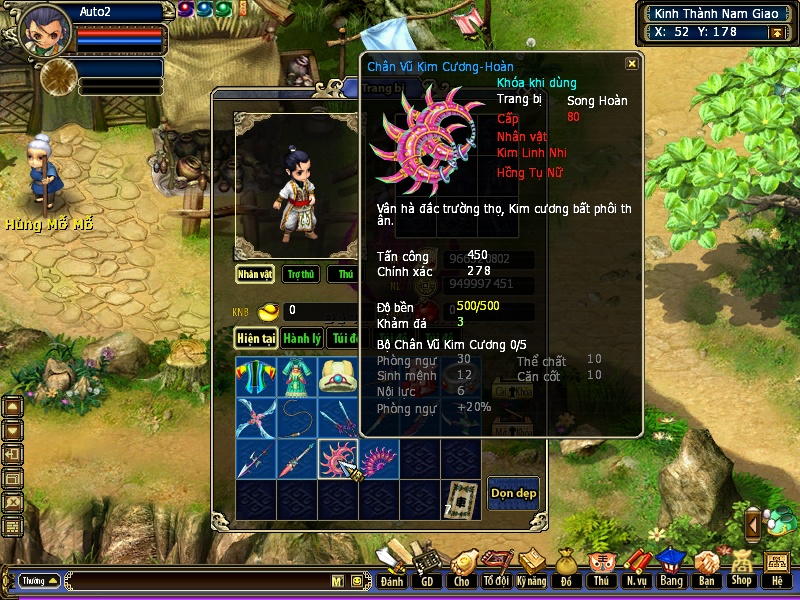Select the rainbow-sleeved robe item slot

[256, 377]
